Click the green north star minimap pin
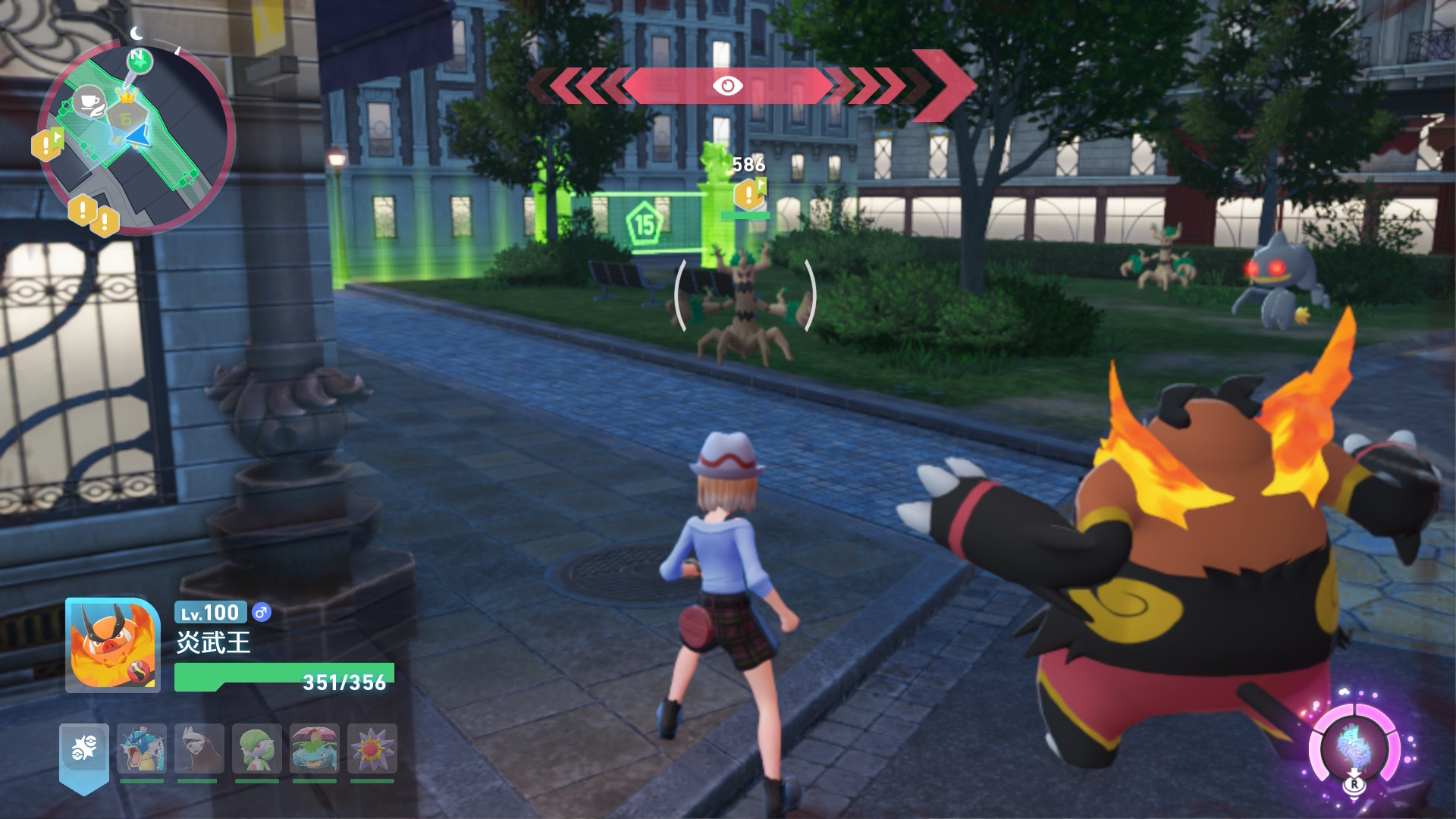The height and width of the screenshot is (819, 1456). (139, 60)
